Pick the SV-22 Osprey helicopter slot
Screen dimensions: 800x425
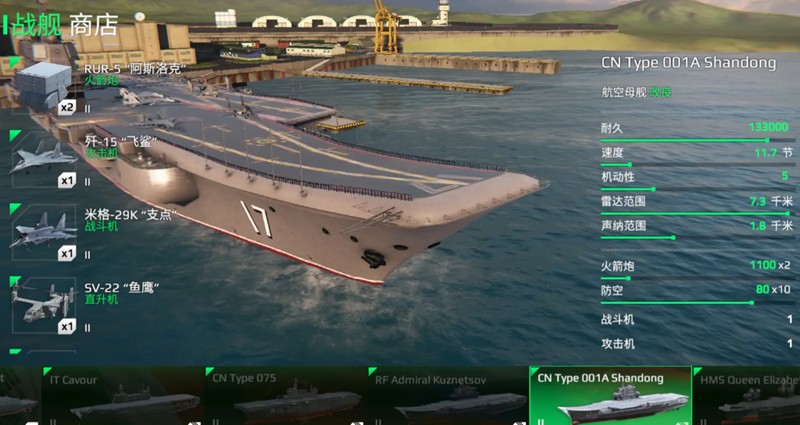[44, 304]
